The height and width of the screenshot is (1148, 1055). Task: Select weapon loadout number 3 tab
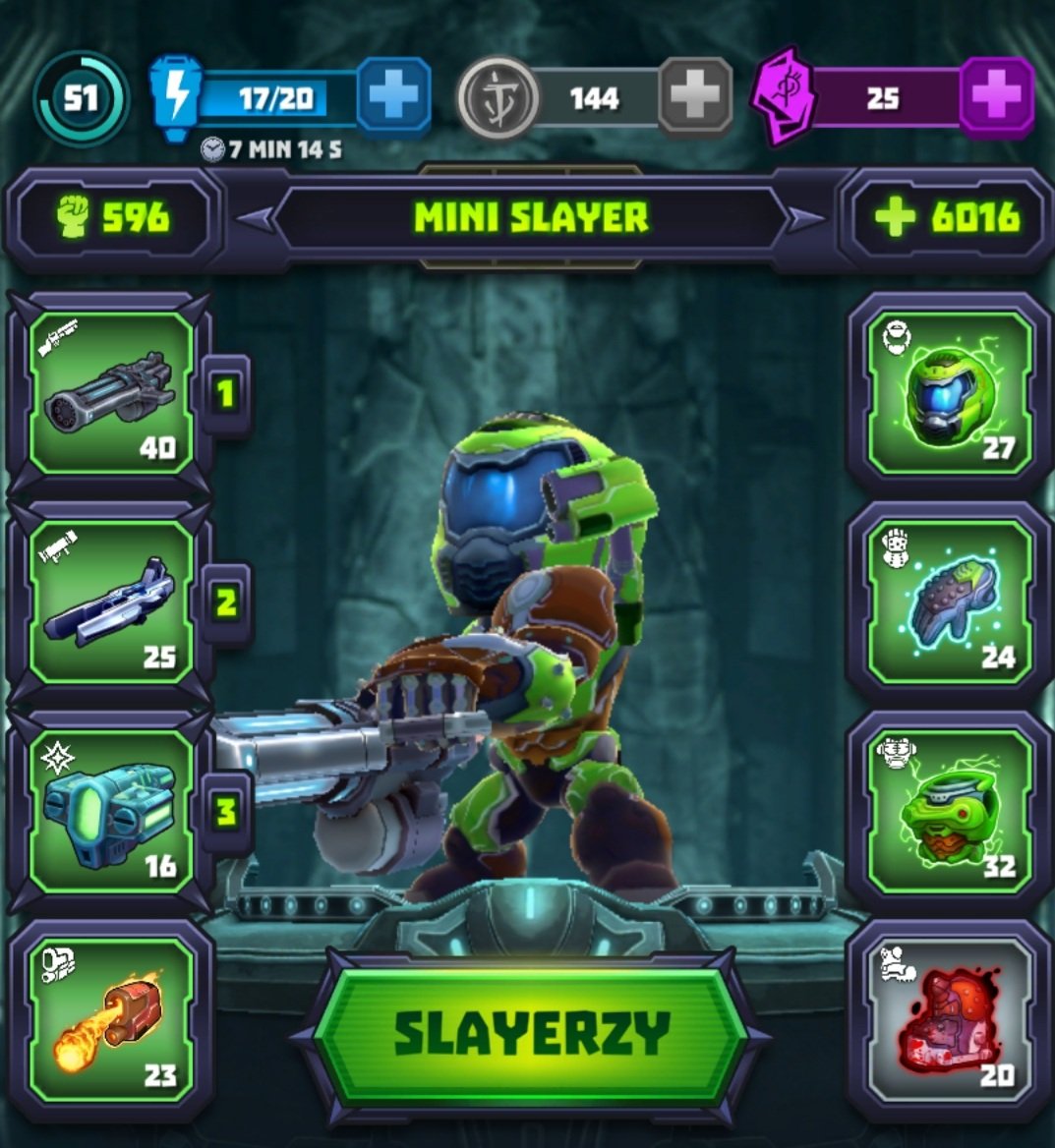coord(226,812)
